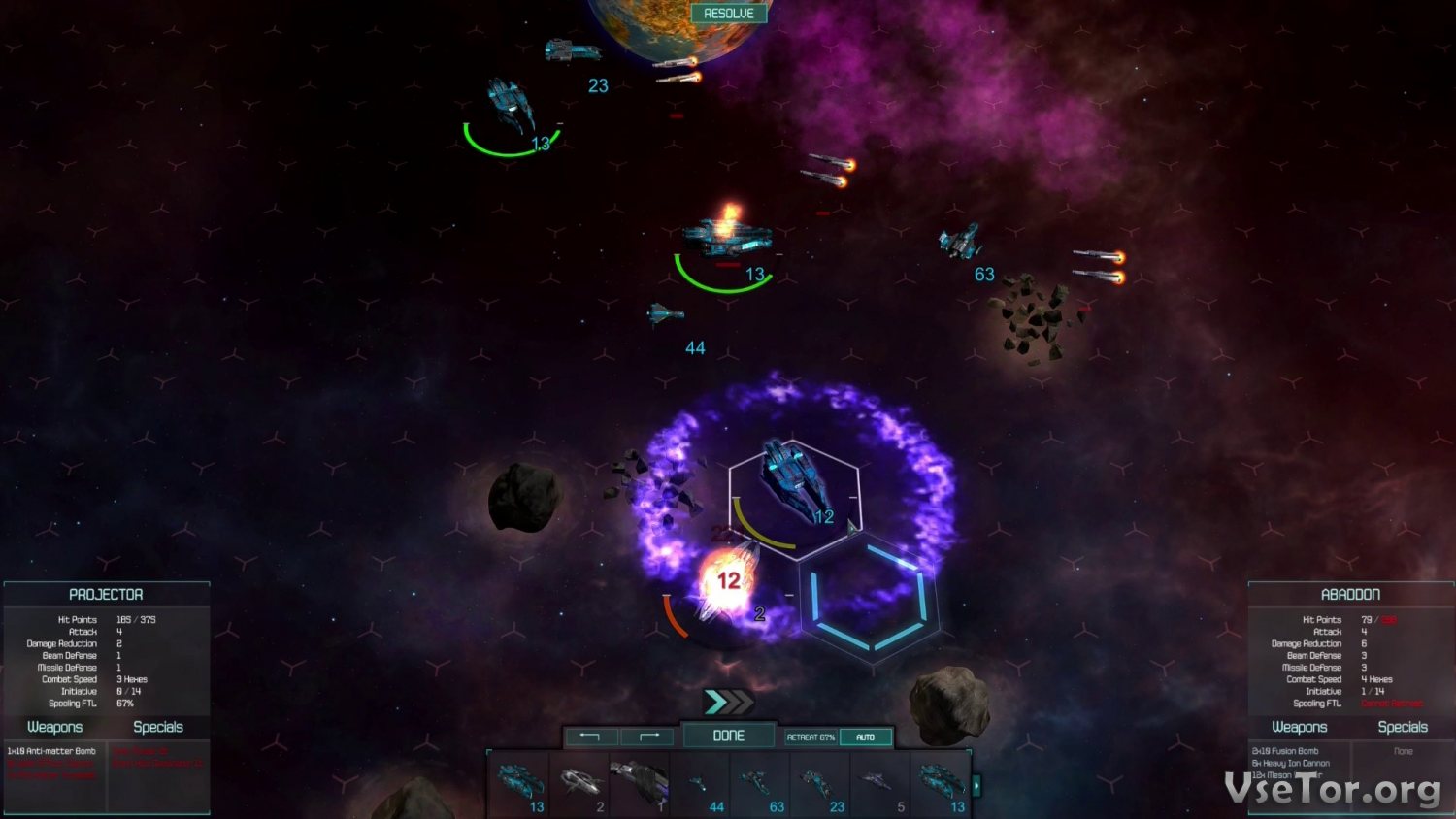Toggle AUTO combat mode

click(865, 737)
